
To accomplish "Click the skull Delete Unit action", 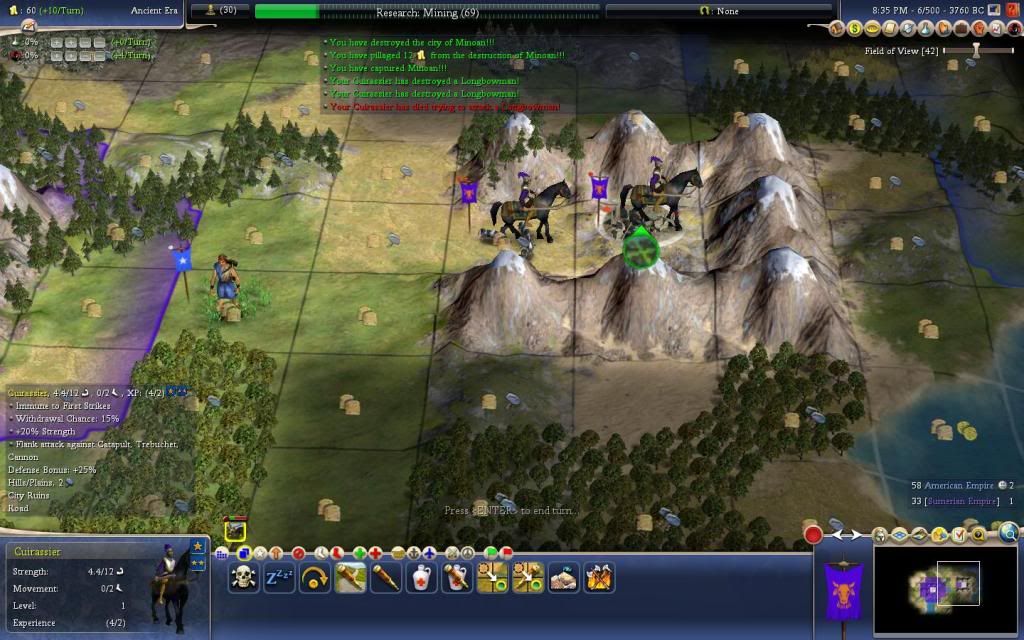I will click(x=243, y=578).
